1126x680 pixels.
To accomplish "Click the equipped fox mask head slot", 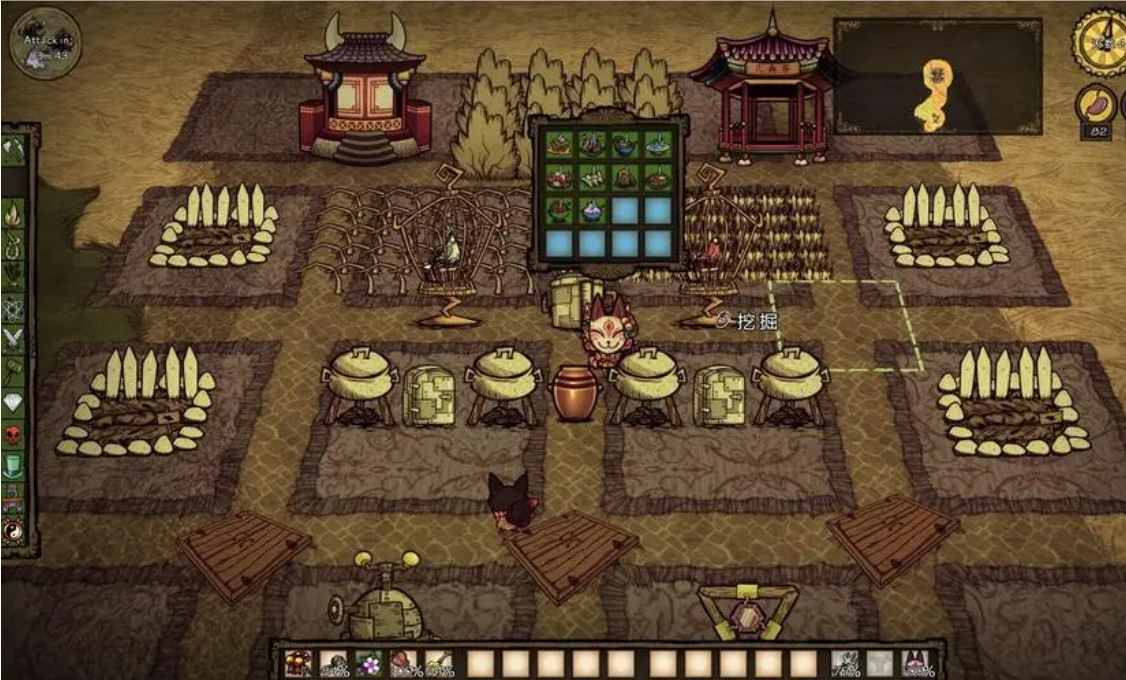I will pyautogui.click(x=915, y=664).
